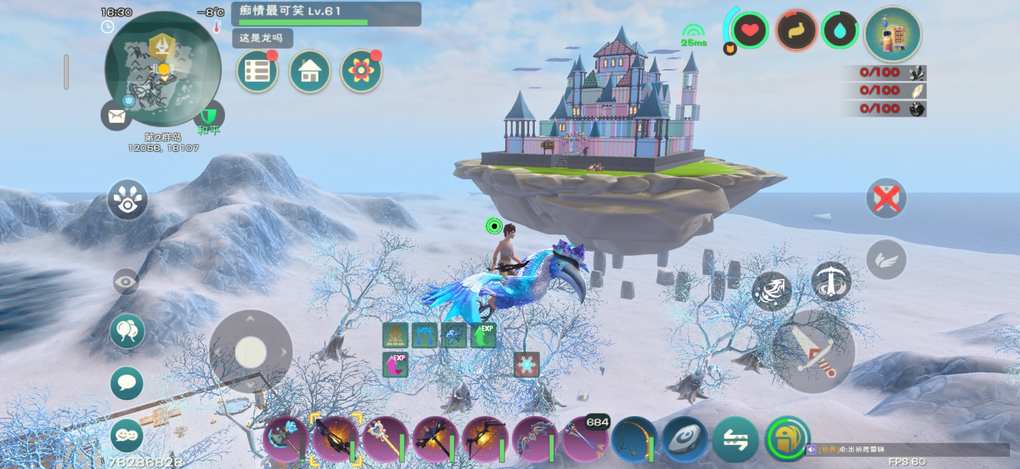The image size is (1020, 469).
Task: Tap the sword attack button
Action: click(x=813, y=351)
